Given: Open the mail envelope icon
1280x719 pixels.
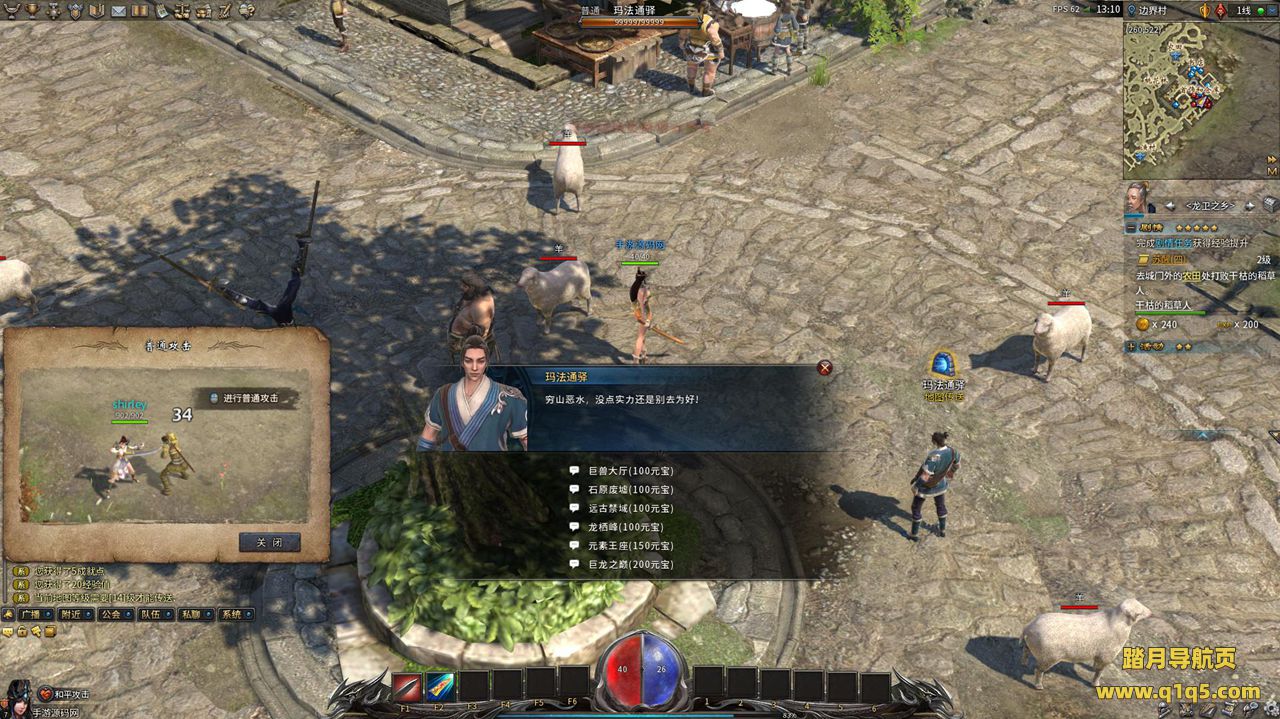Looking at the screenshot, I should point(118,11).
